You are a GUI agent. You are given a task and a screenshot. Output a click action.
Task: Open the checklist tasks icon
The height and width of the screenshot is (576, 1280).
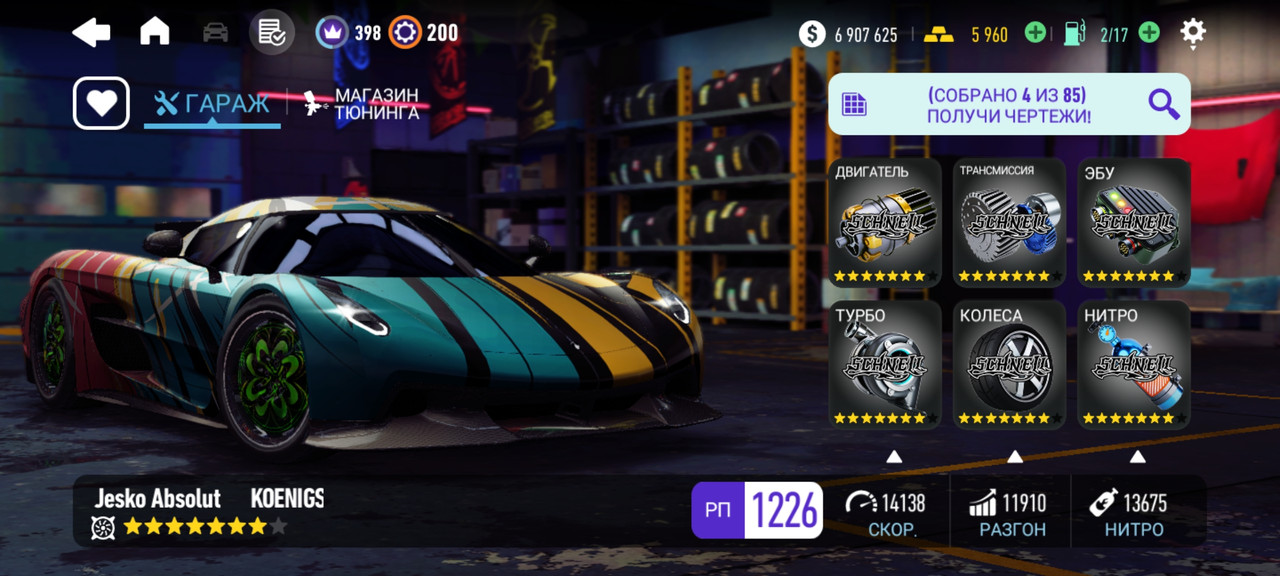[x=271, y=32]
